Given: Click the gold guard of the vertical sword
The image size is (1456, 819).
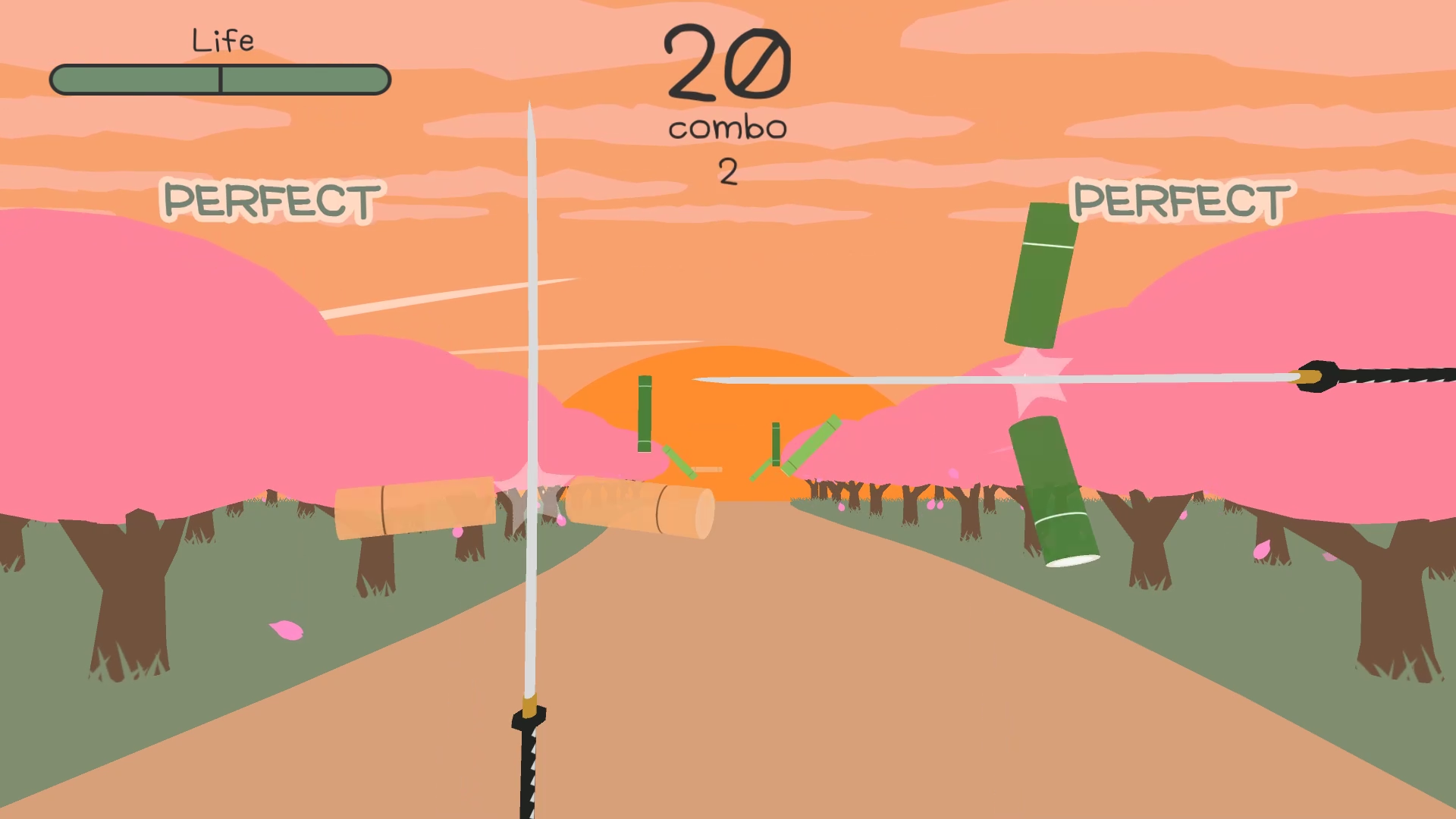Looking at the screenshot, I should coord(529,709).
